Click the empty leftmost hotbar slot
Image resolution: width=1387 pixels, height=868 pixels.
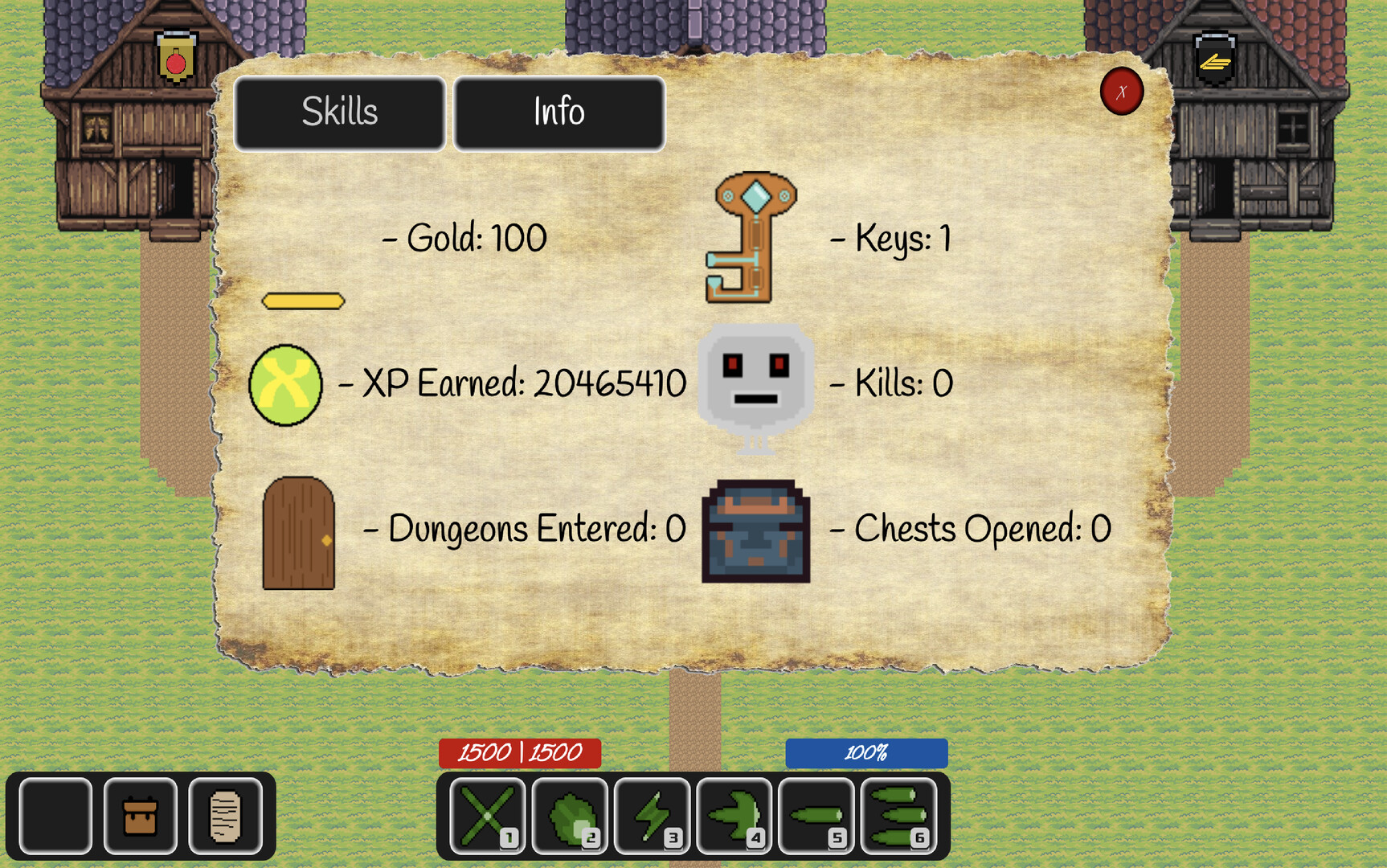(x=54, y=815)
